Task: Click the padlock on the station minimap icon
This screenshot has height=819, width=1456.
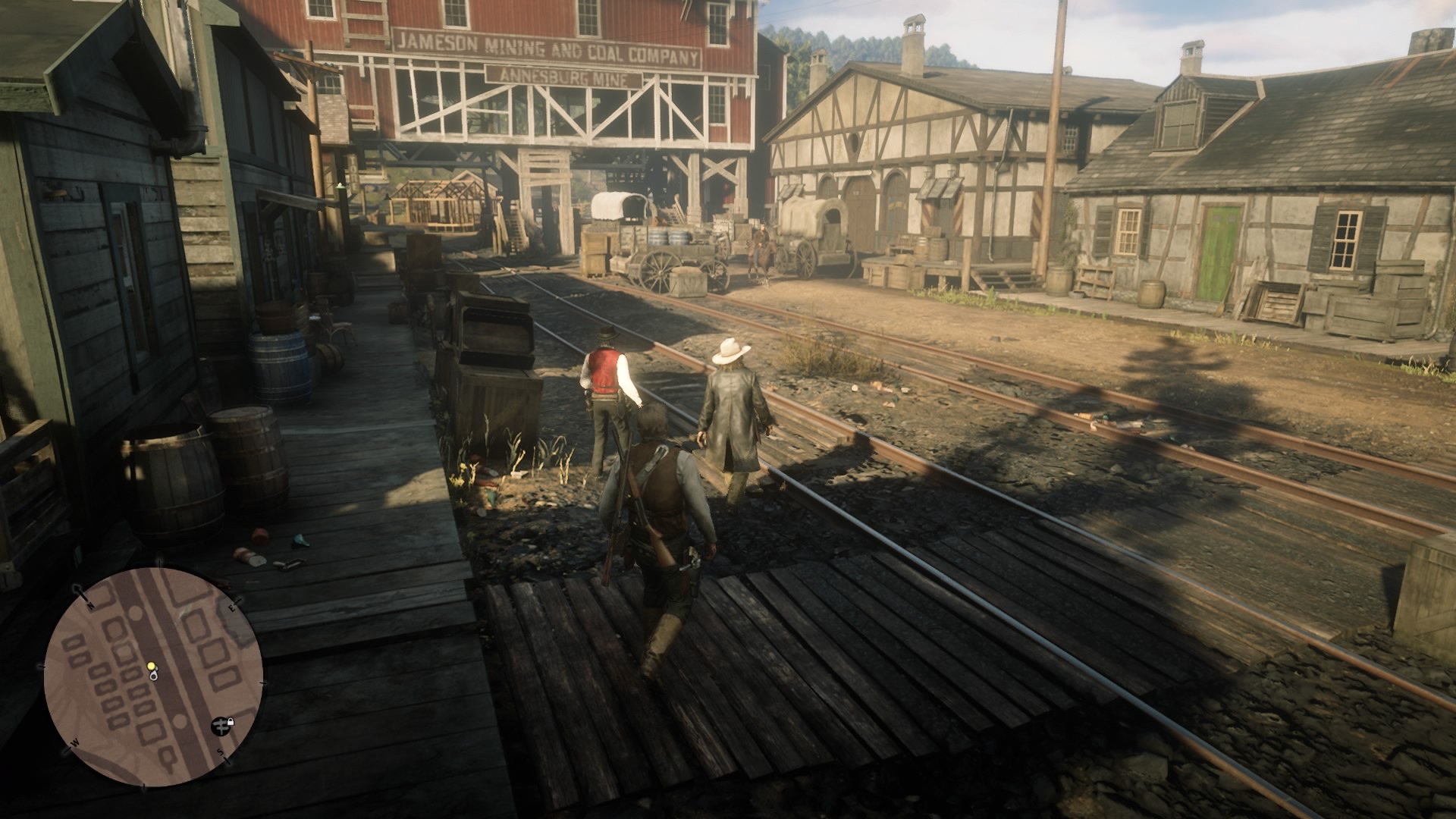Action: (x=231, y=722)
